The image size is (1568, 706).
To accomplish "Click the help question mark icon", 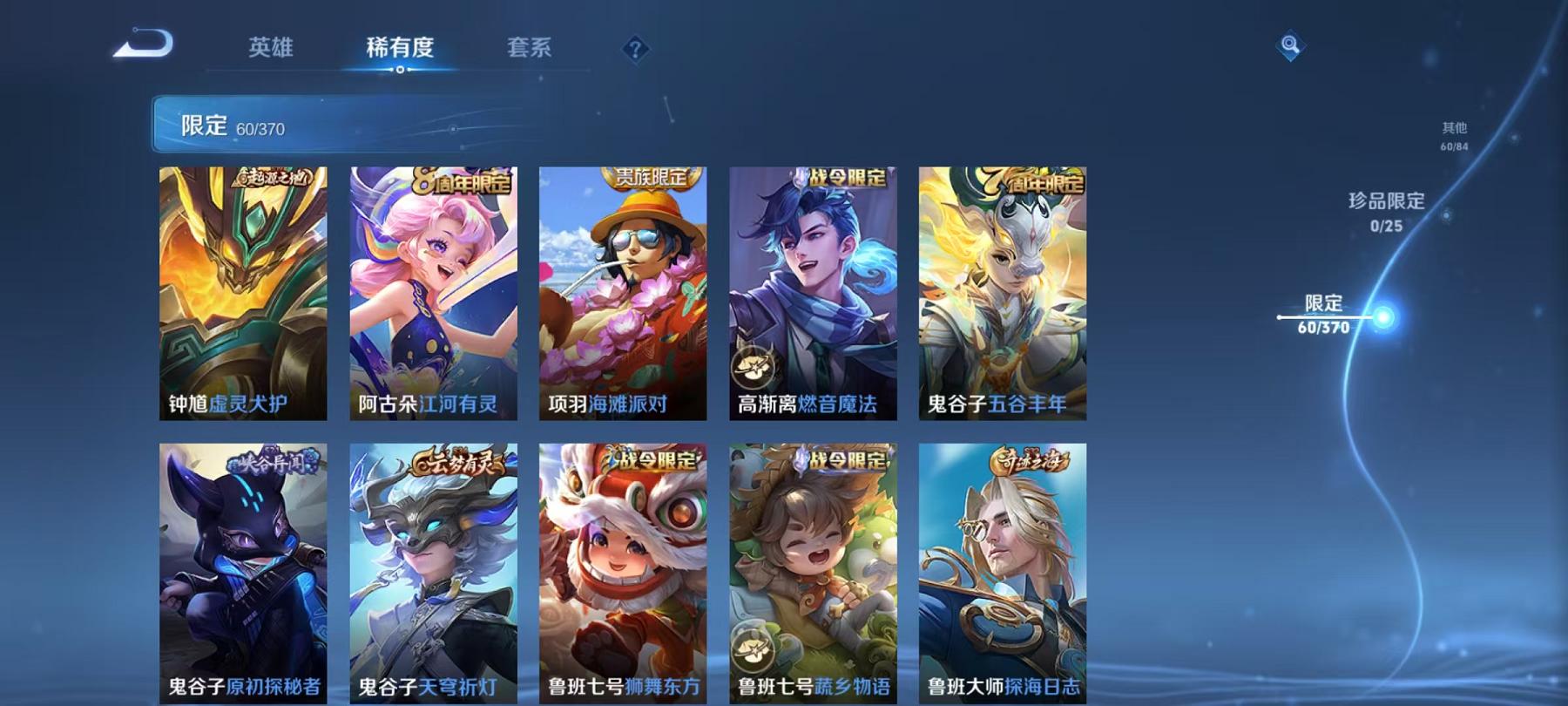I will click(639, 50).
